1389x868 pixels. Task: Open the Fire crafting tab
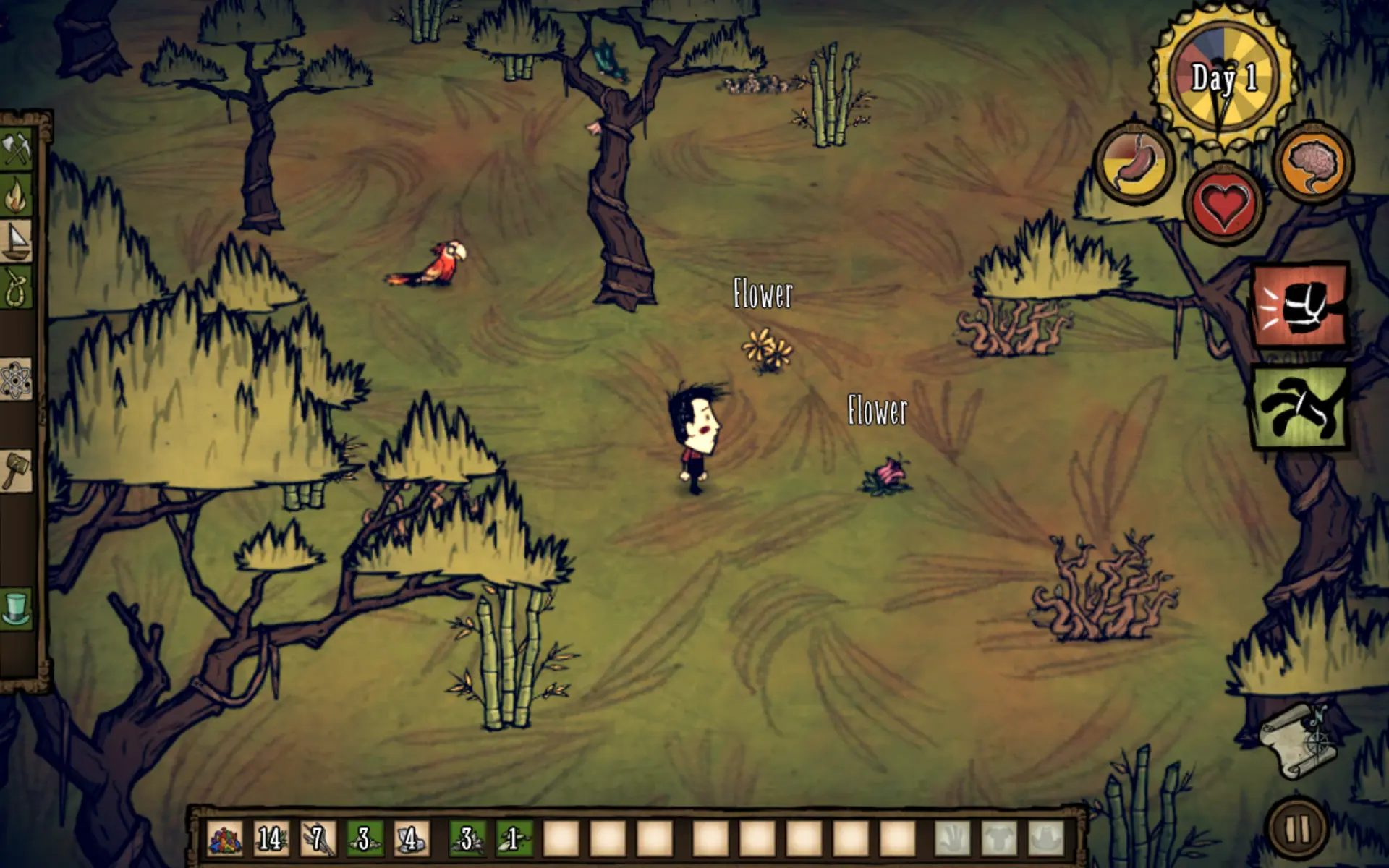[x=17, y=194]
